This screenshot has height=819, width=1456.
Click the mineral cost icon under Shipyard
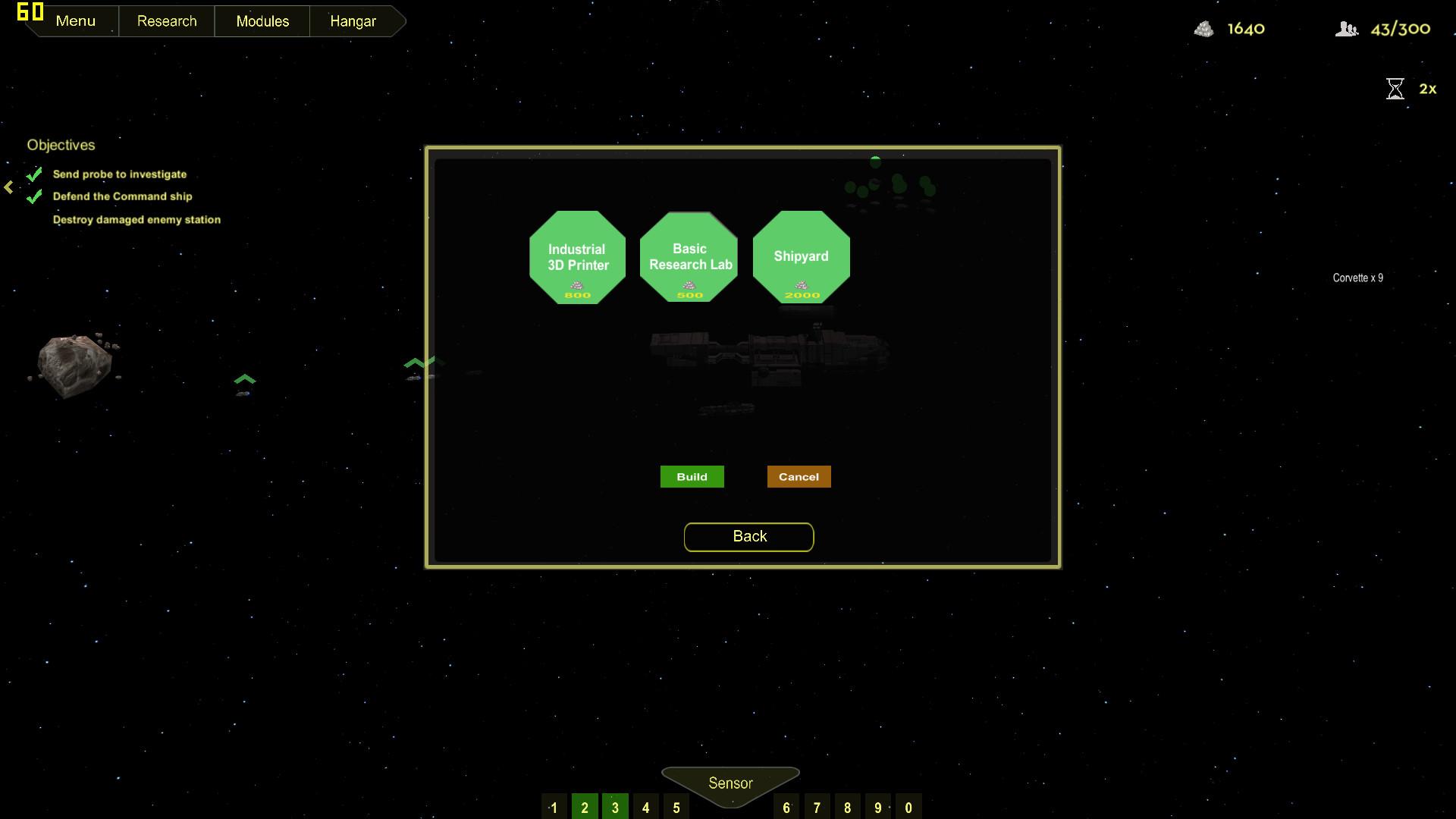(x=800, y=286)
